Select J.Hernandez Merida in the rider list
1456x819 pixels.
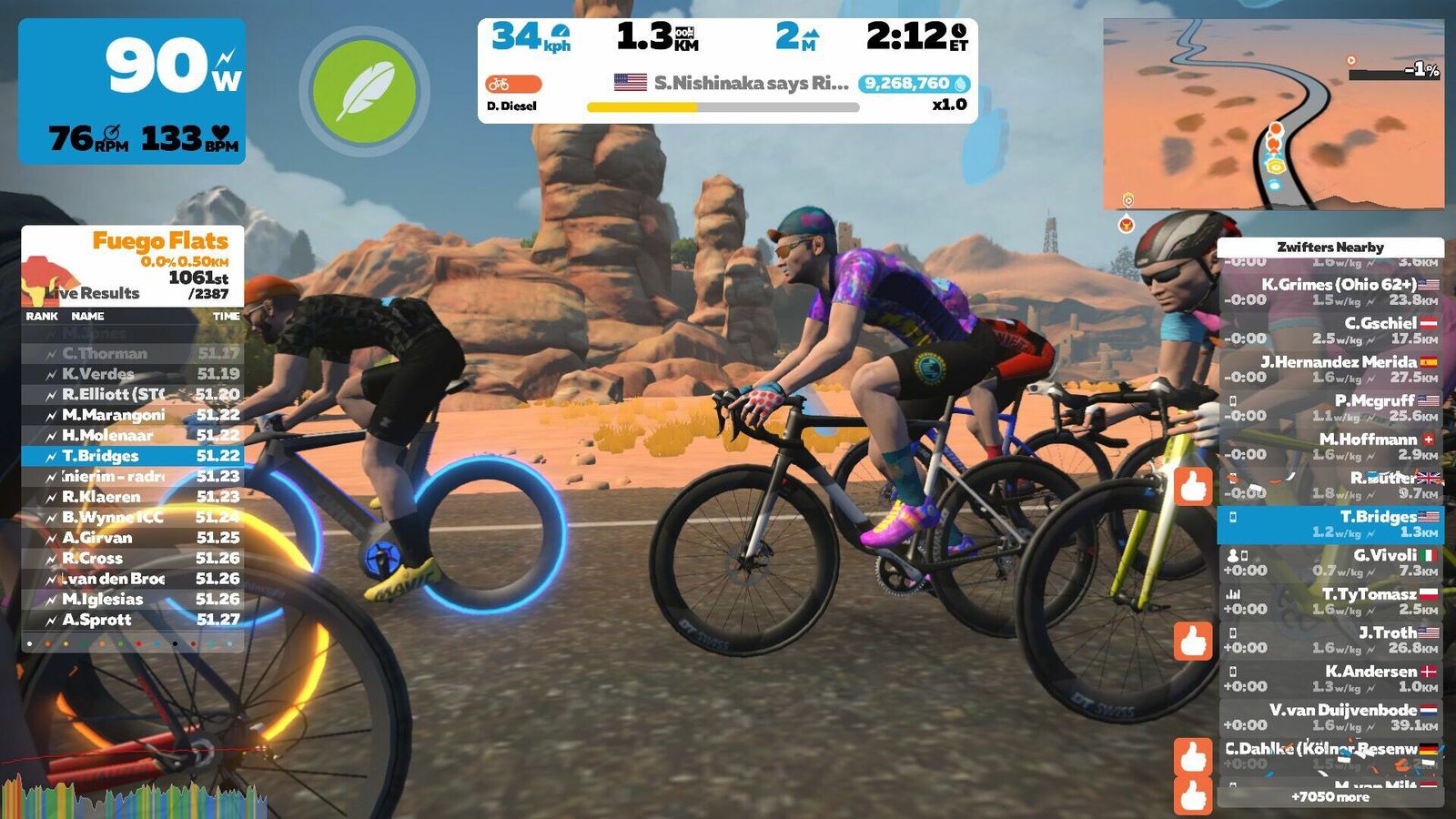point(1330,369)
